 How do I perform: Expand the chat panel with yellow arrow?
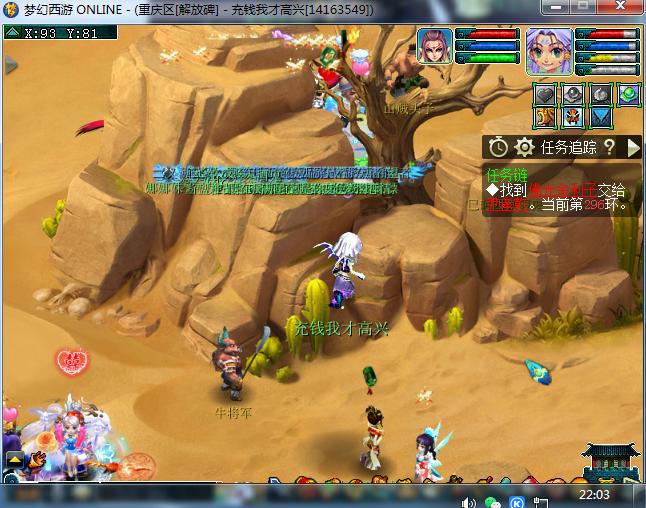15,459
